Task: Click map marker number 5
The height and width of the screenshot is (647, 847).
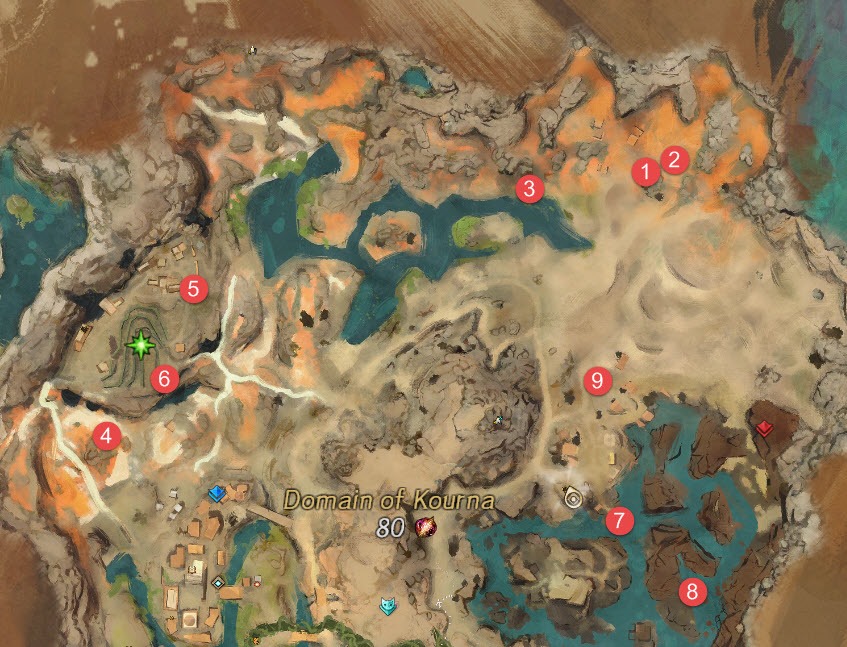Action: (x=193, y=290)
